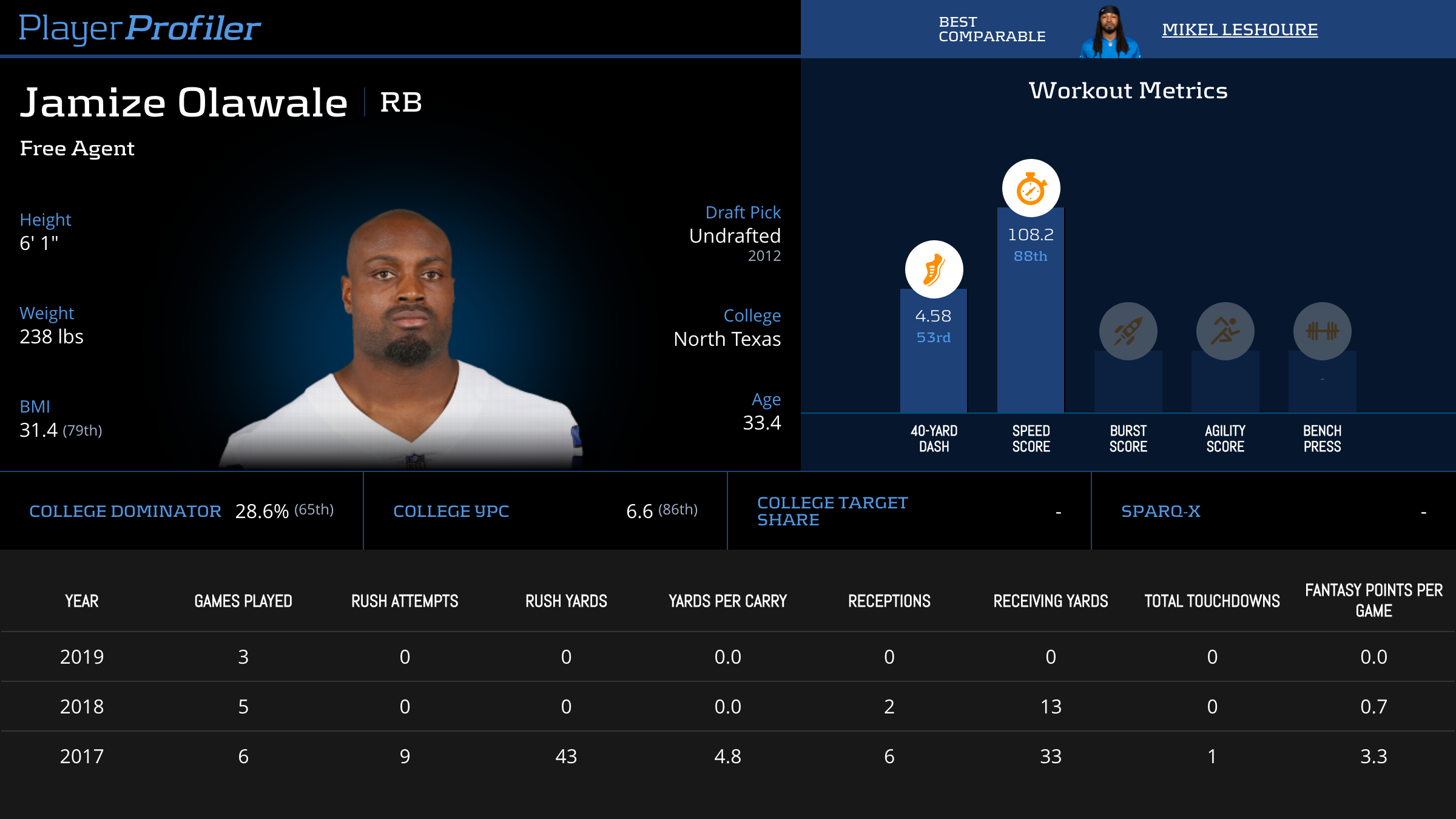Click the 40-yard dash shoe icon
Viewport: 1456px width, 819px height.
(x=934, y=269)
